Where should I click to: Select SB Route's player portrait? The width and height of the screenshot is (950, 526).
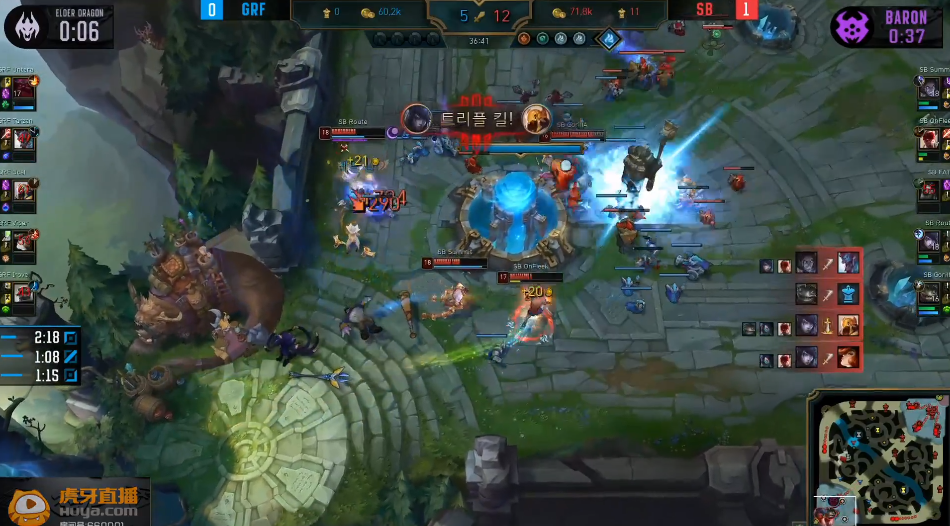tap(930, 241)
